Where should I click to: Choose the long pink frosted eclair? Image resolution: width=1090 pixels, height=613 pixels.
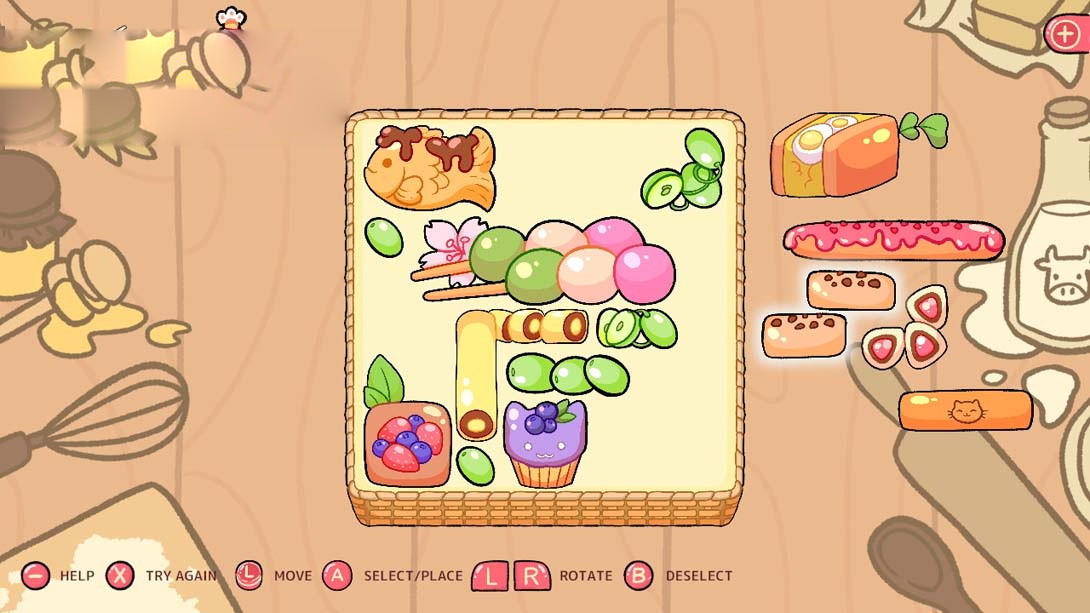[x=893, y=240]
